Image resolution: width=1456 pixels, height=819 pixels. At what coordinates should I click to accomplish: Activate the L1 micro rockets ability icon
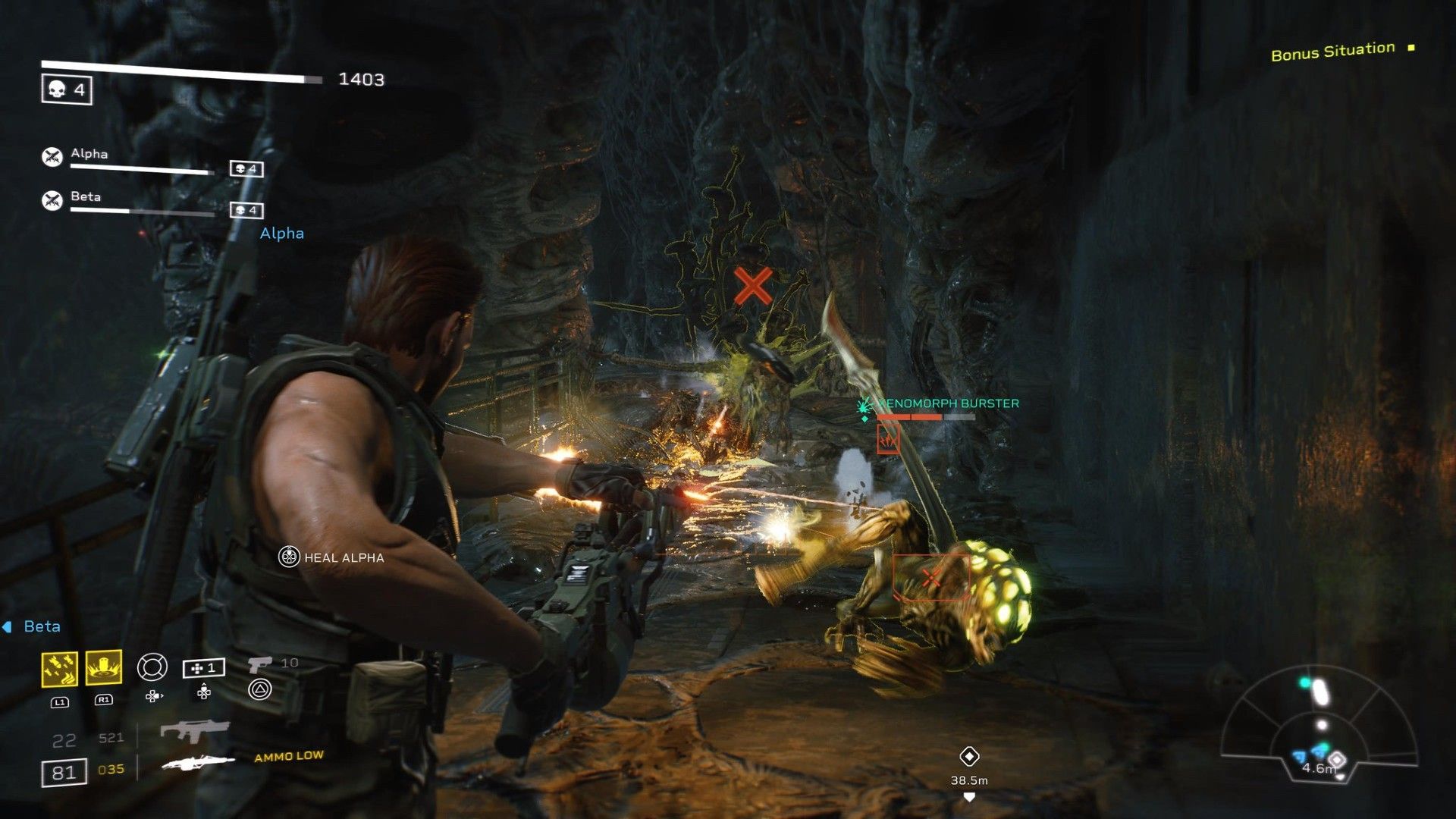tap(59, 667)
